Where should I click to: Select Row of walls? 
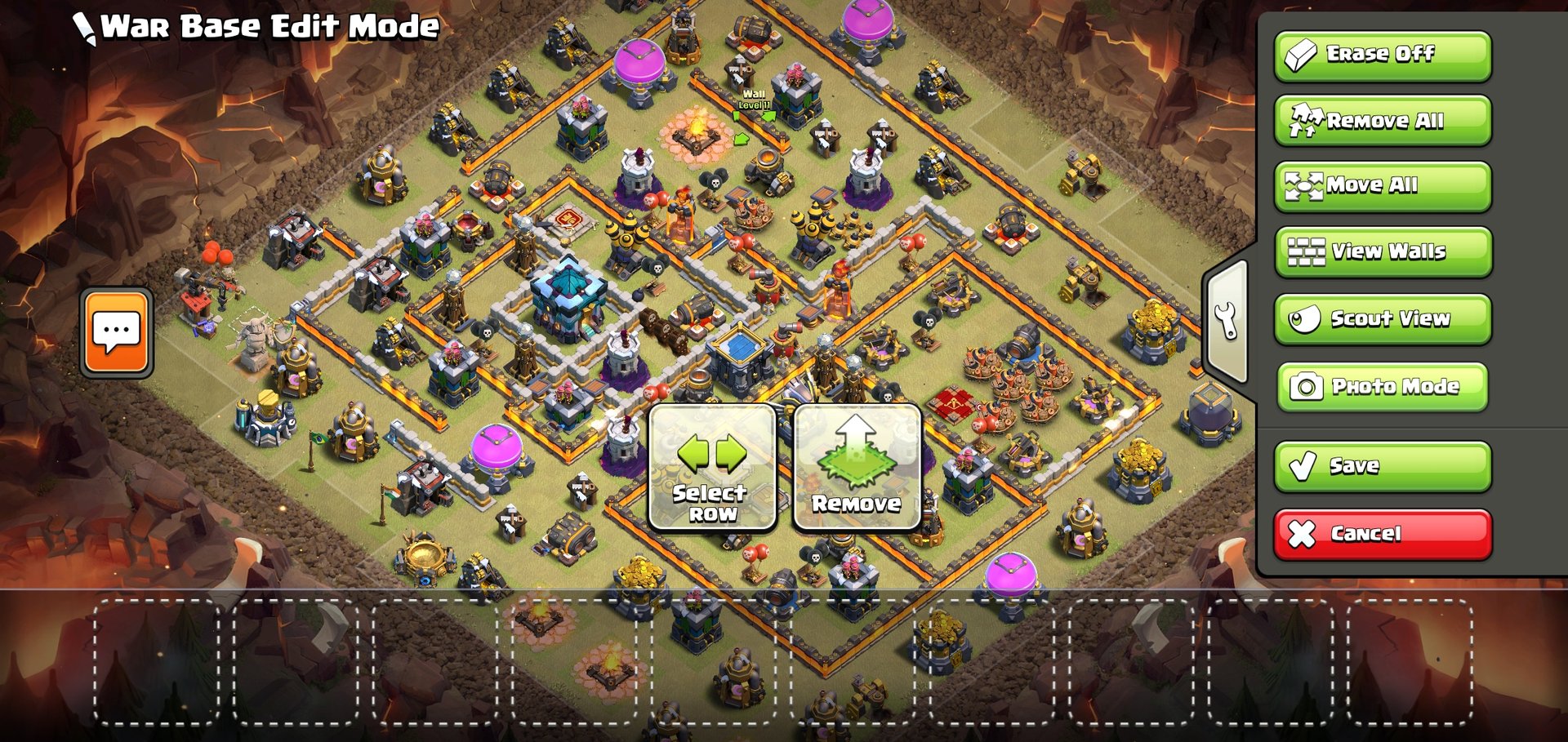click(x=712, y=468)
